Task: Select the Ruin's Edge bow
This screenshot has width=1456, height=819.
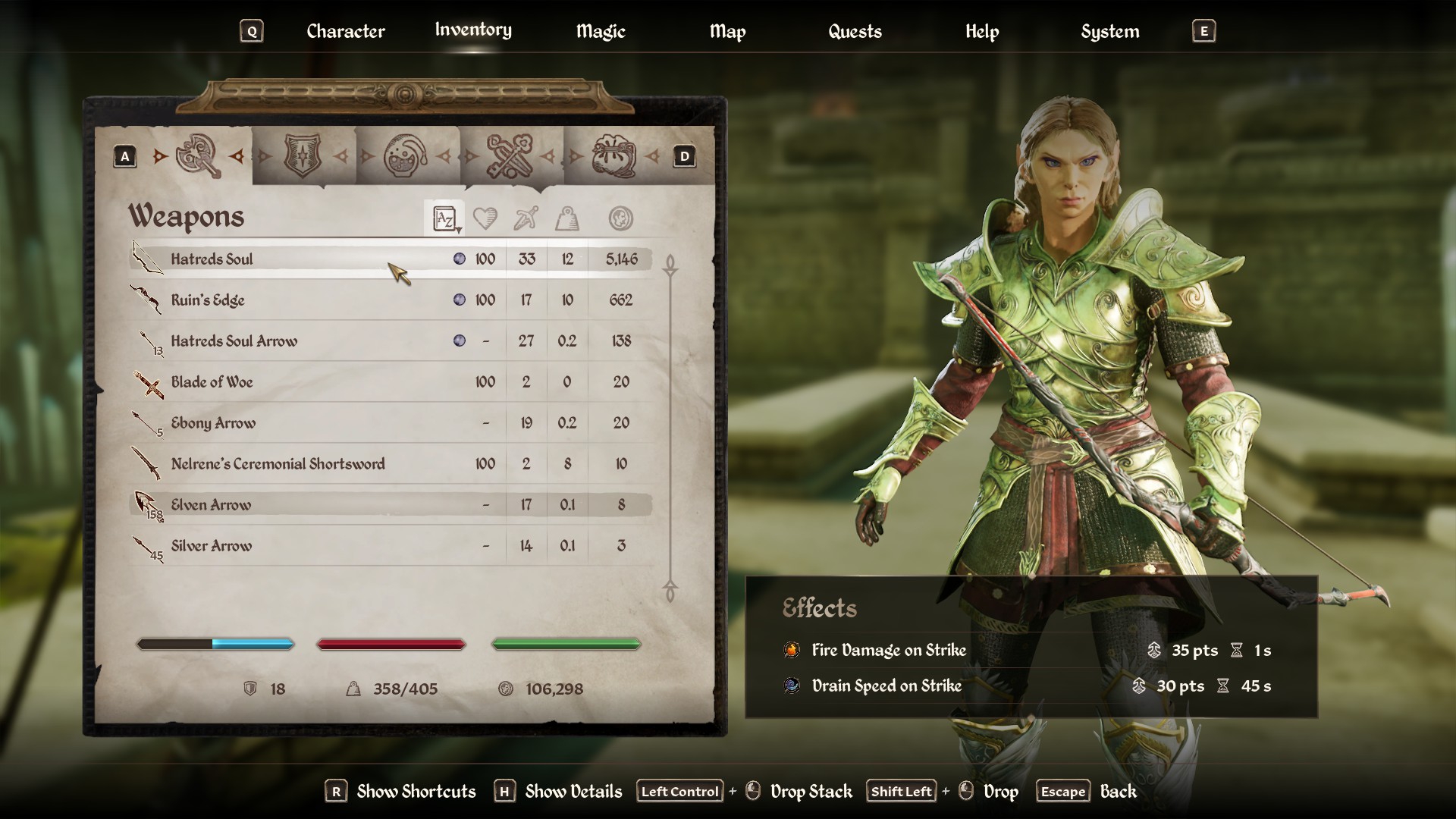Action: click(208, 300)
